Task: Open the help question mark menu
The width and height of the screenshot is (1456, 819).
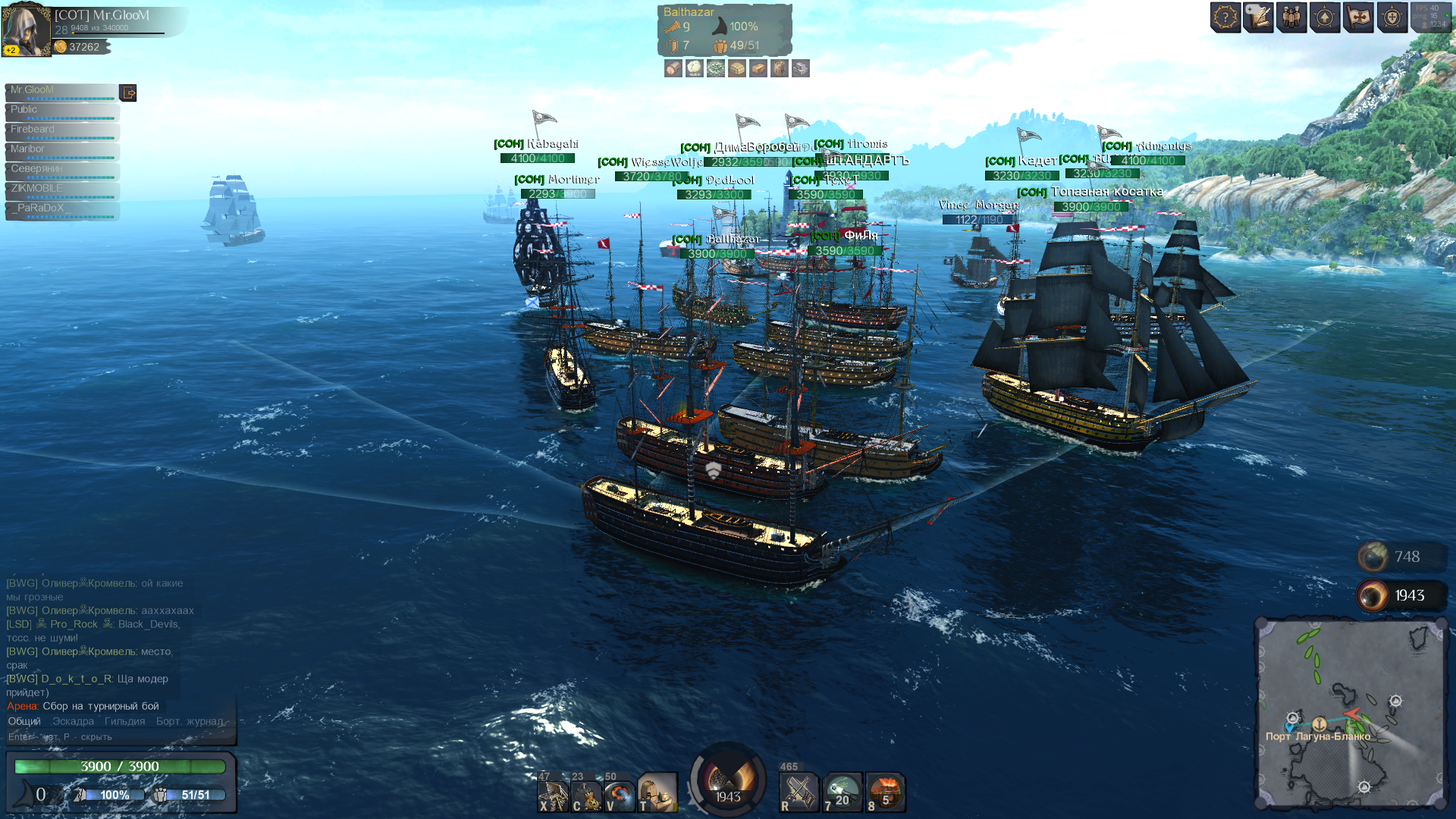Action: point(1225,17)
